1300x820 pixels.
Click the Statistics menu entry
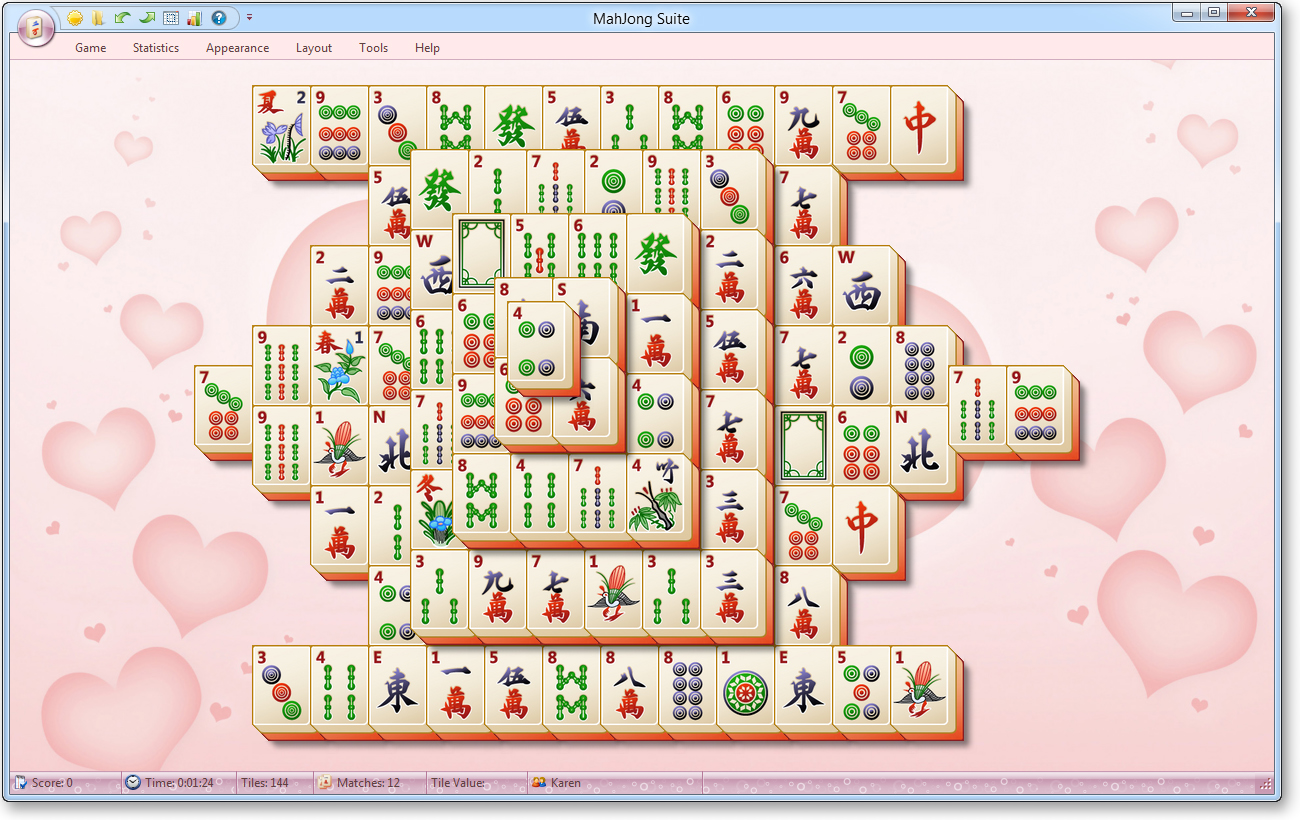(x=155, y=48)
